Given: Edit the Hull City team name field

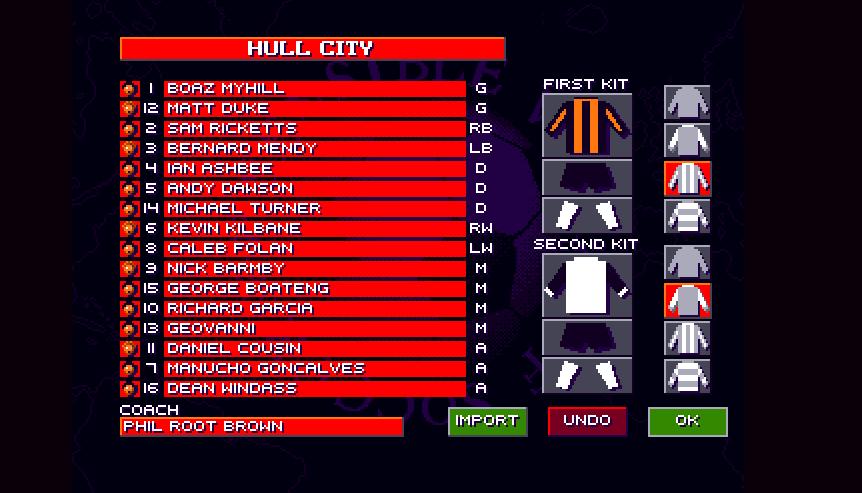Looking at the screenshot, I should pyautogui.click(x=312, y=49).
